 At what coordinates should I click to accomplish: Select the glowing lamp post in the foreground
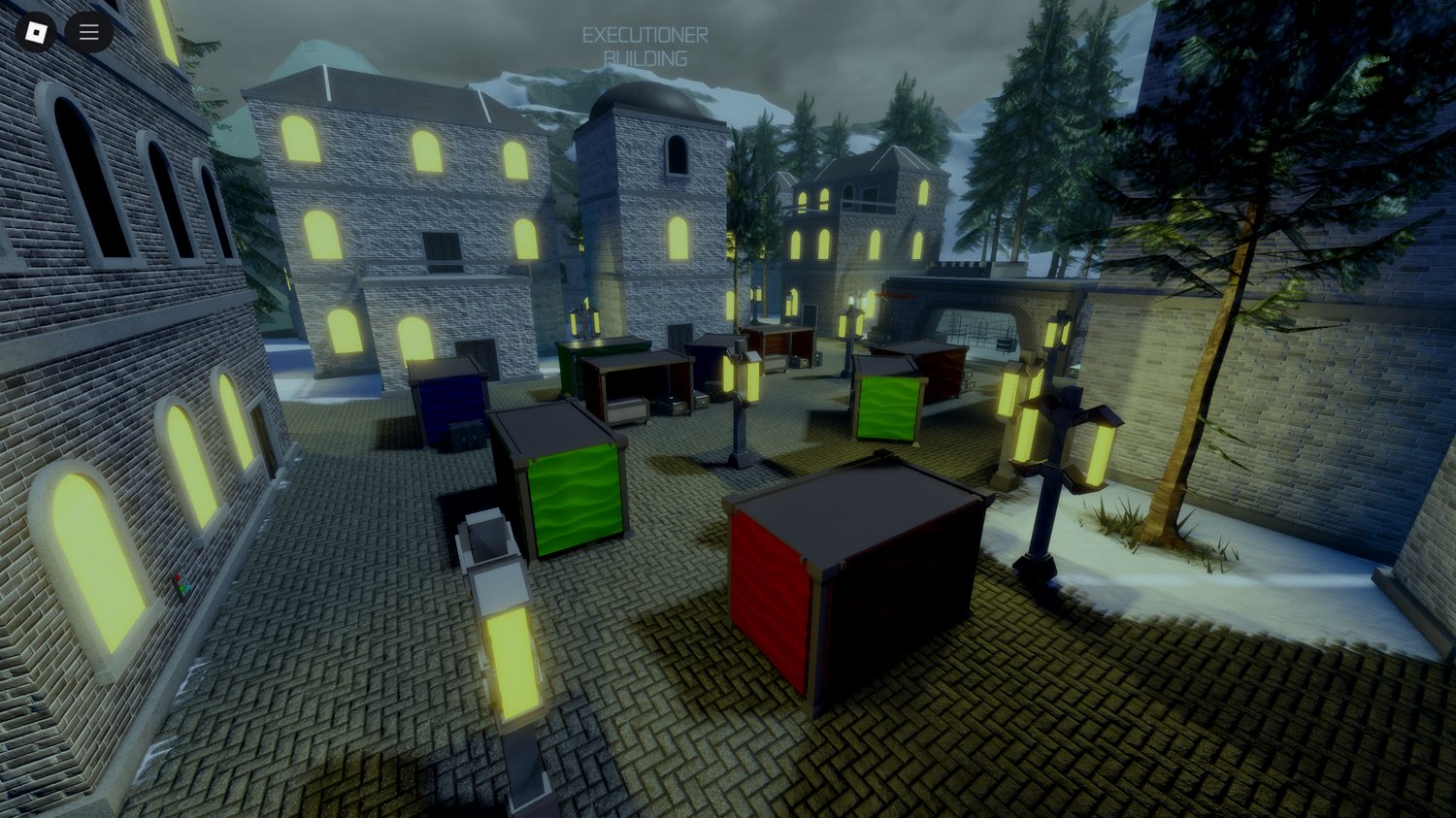click(x=512, y=660)
